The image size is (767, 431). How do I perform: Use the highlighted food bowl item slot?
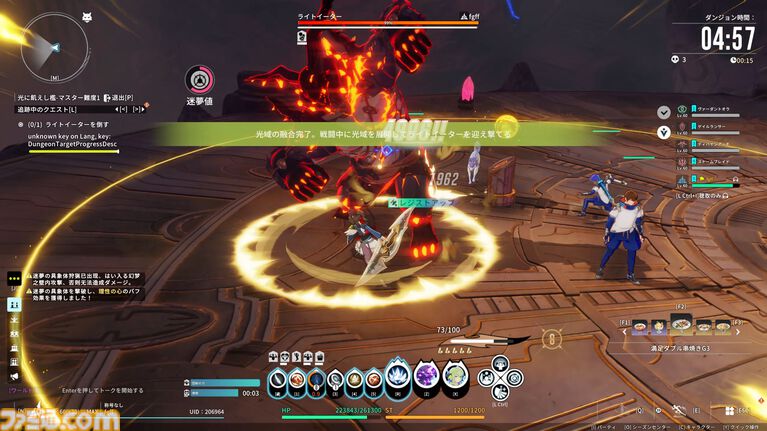(x=680, y=326)
